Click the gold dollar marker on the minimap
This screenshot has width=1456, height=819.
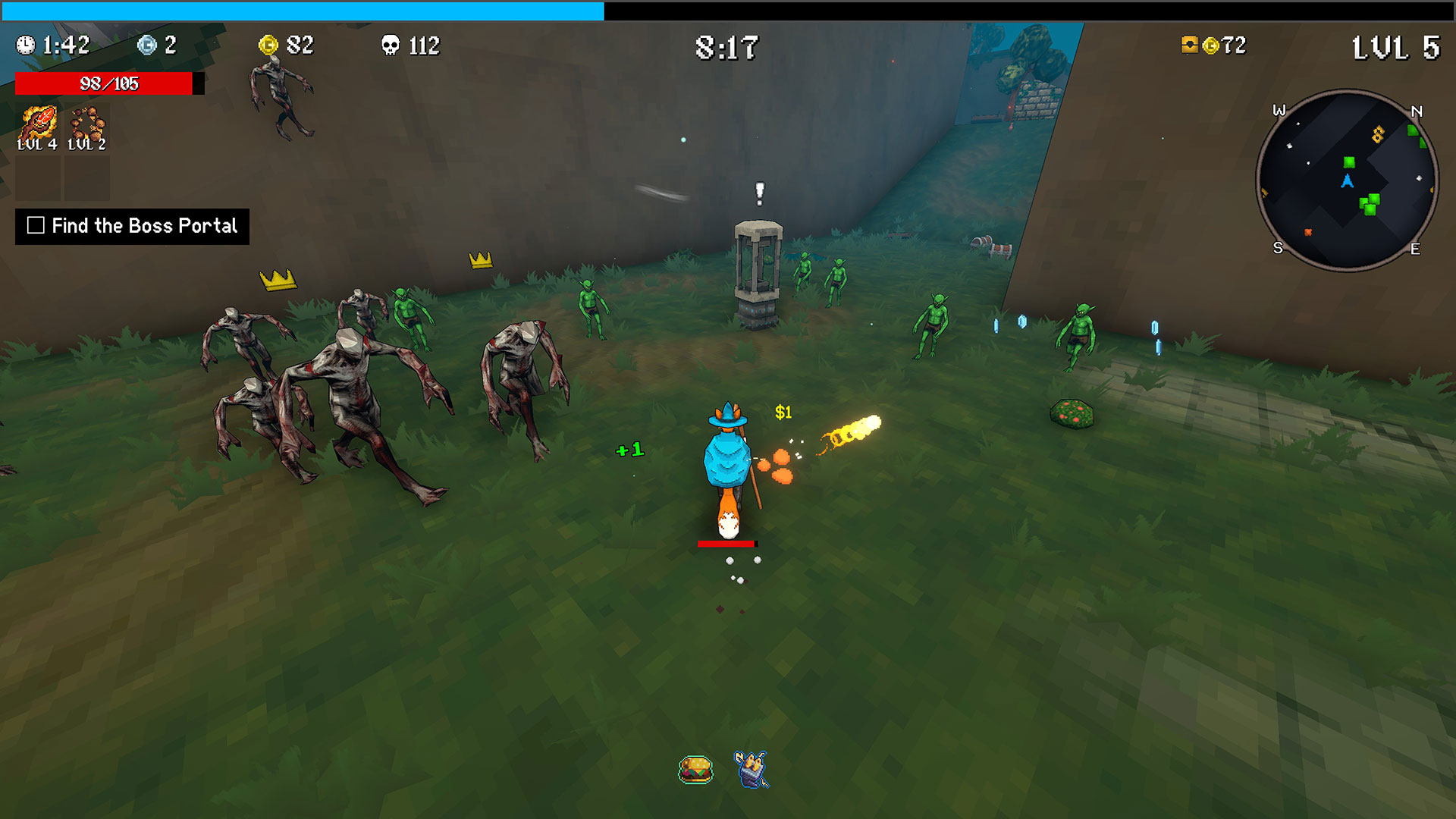(1378, 134)
